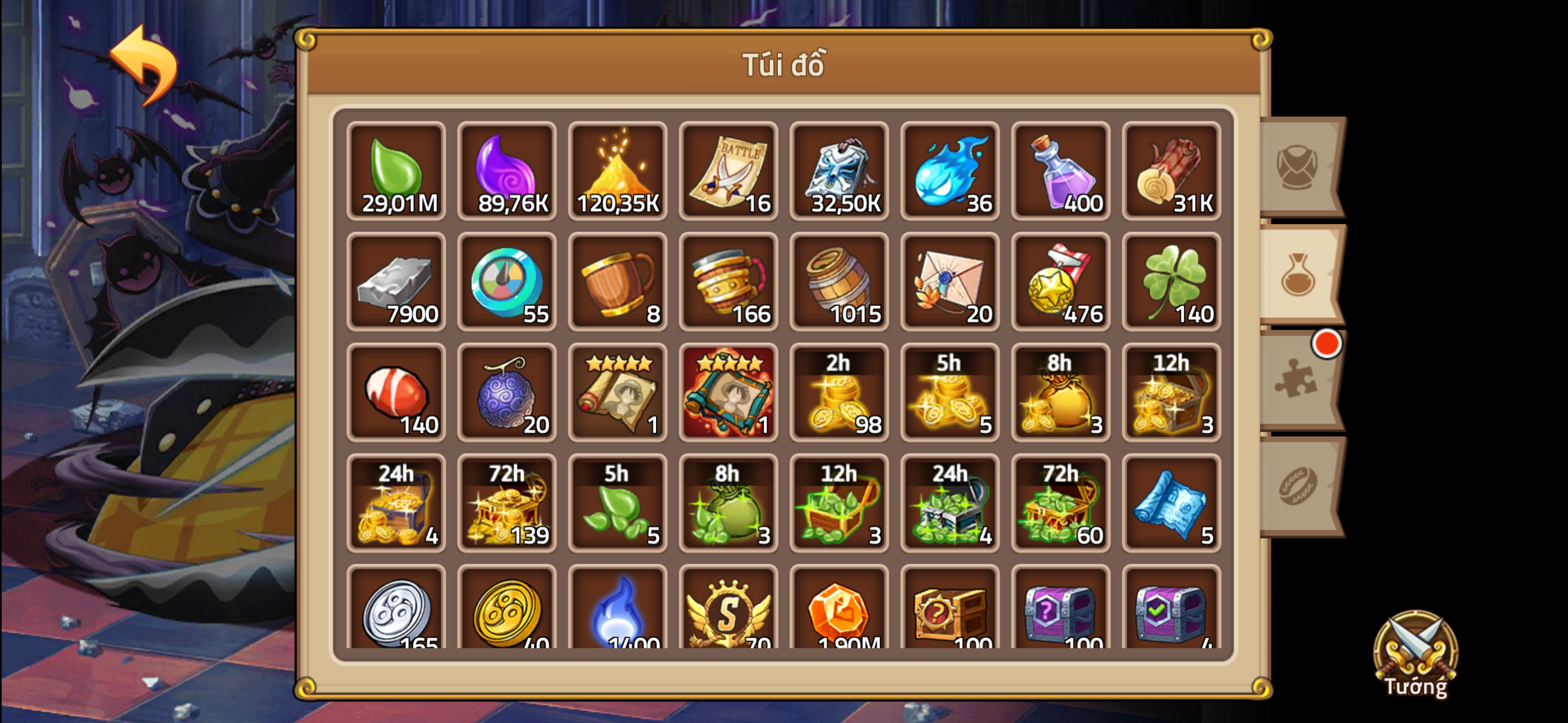
Task: Open the purple potion bottle item
Action: [x=1060, y=171]
